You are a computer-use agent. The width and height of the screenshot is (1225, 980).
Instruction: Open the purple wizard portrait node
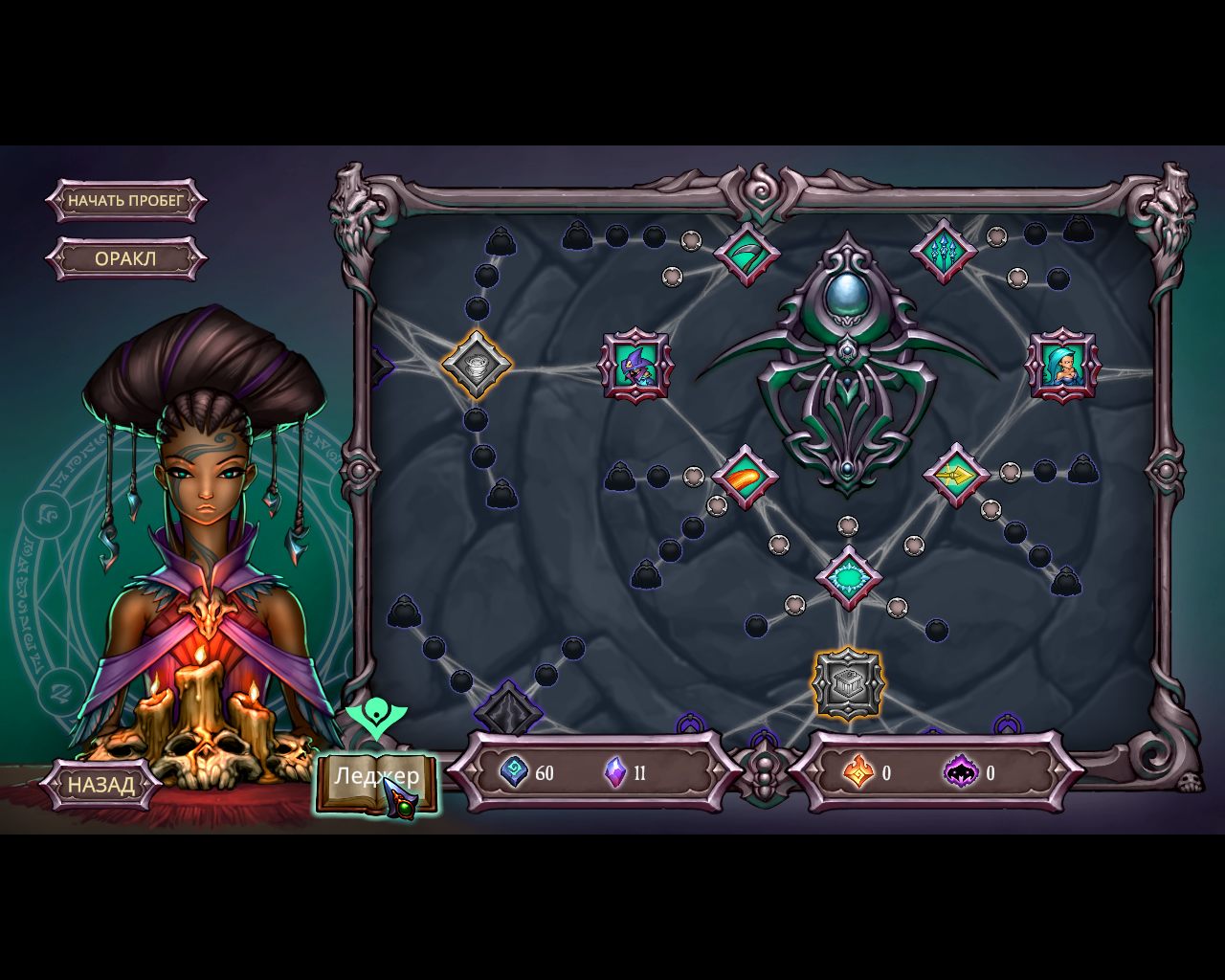pyautogui.click(x=635, y=368)
